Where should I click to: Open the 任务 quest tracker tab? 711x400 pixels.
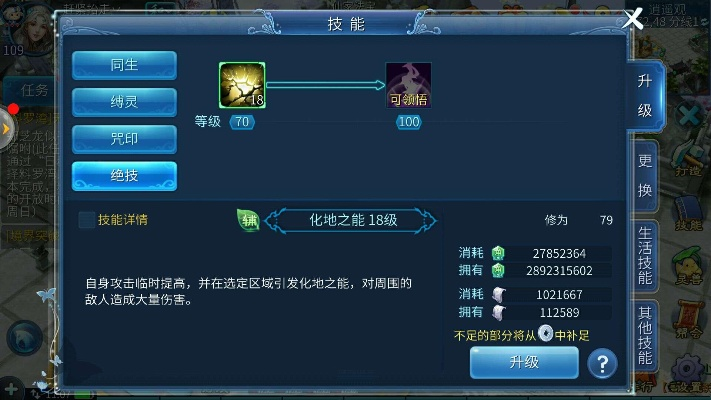[34, 90]
